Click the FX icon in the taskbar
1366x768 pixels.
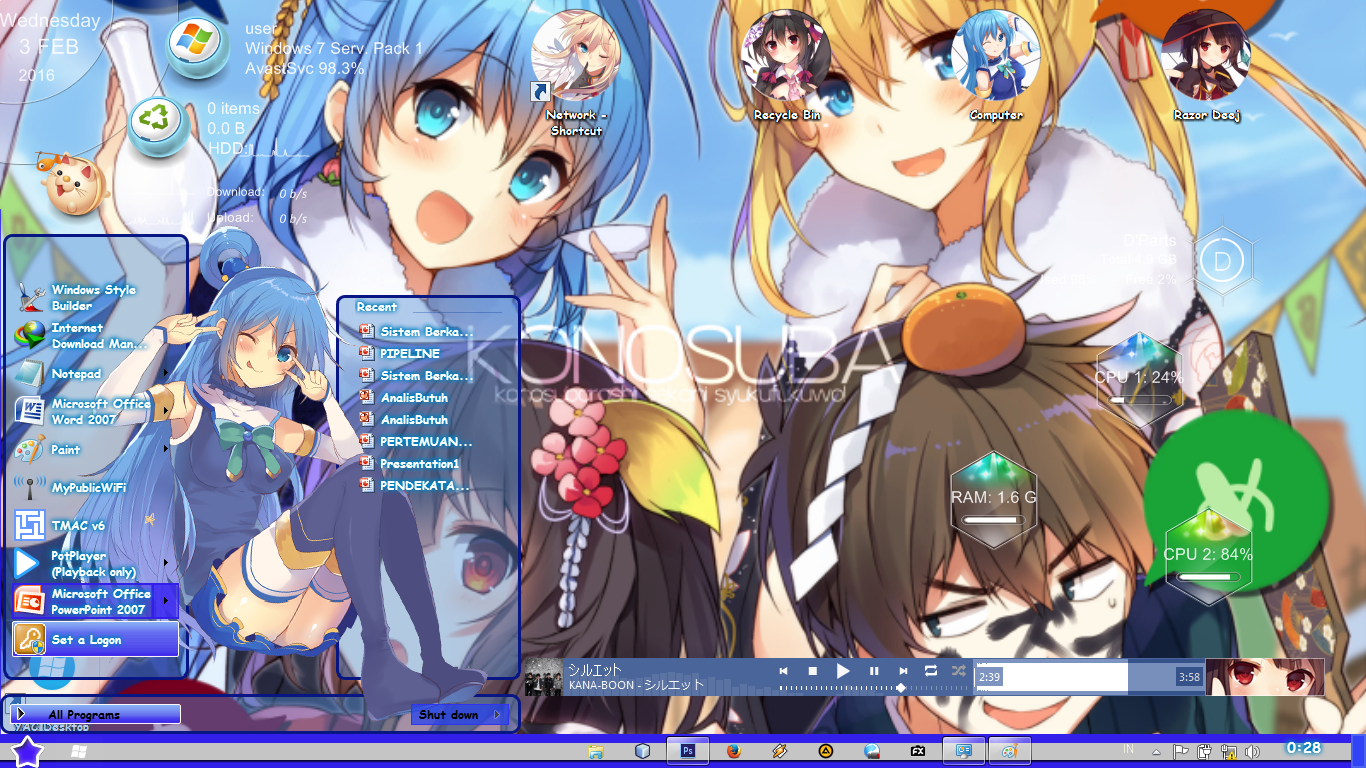click(x=919, y=751)
